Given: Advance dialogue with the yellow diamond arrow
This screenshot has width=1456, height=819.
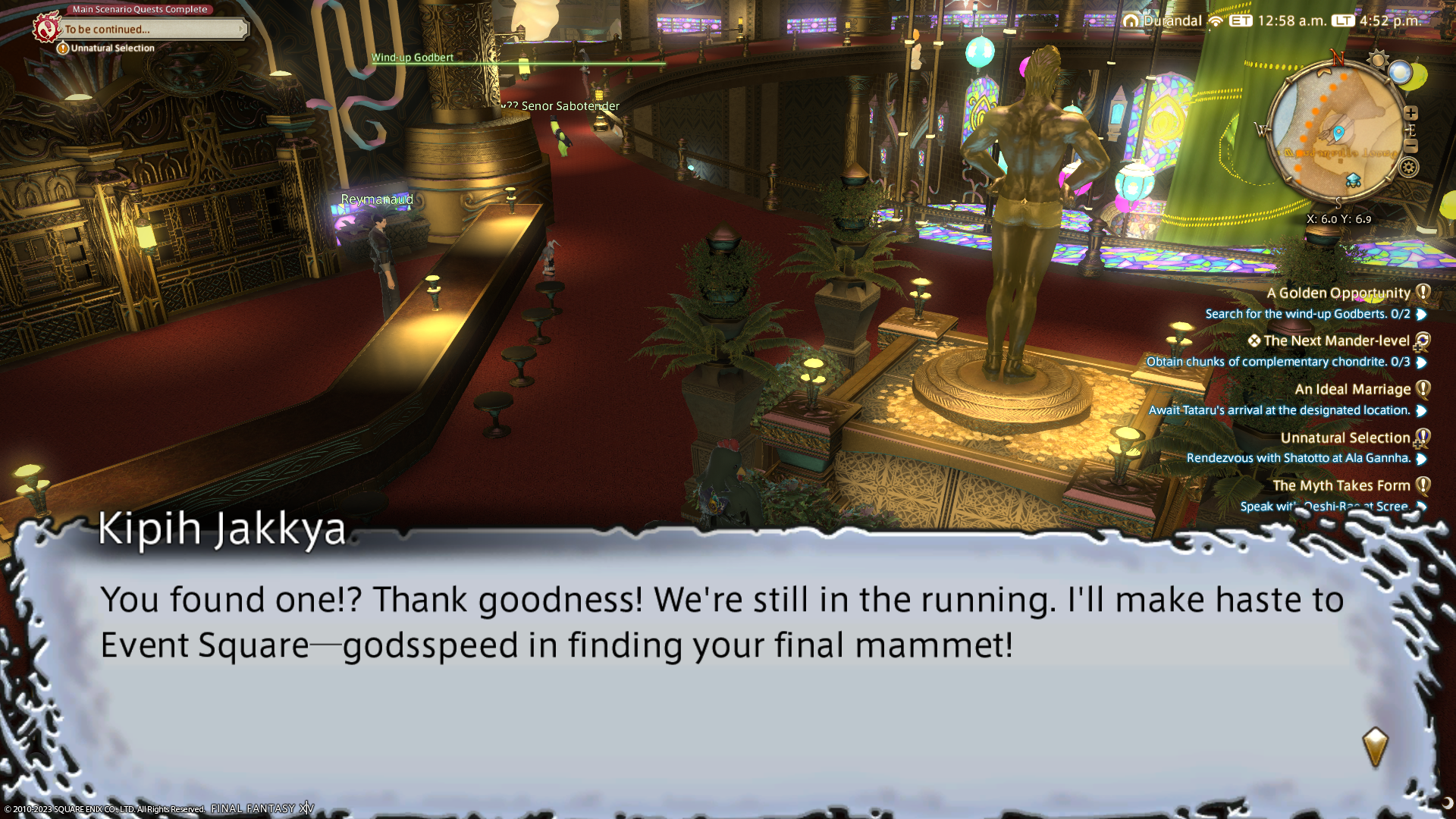Looking at the screenshot, I should pyautogui.click(x=1374, y=747).
